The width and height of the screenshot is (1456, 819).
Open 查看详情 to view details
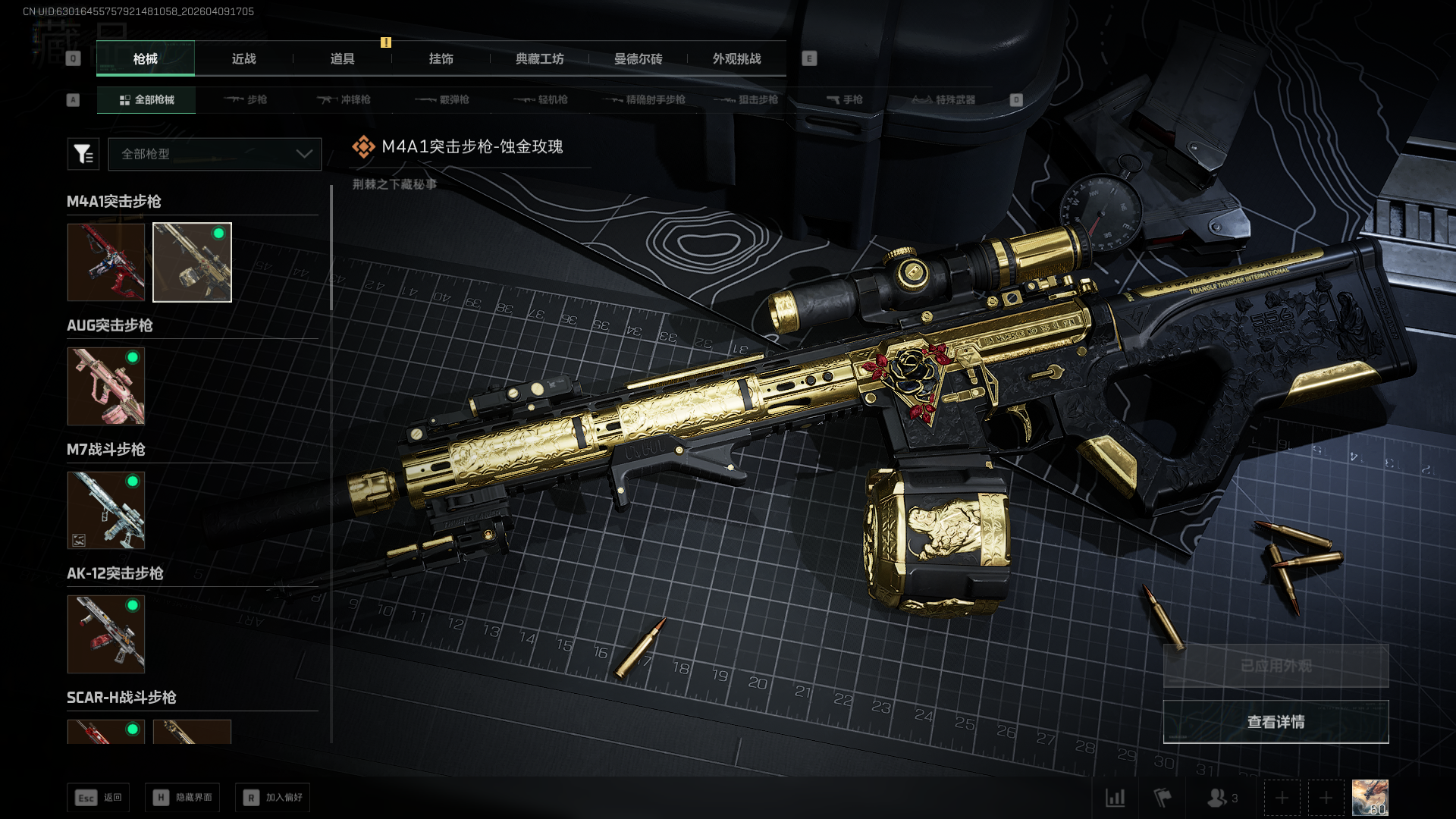coord(1276,722)
